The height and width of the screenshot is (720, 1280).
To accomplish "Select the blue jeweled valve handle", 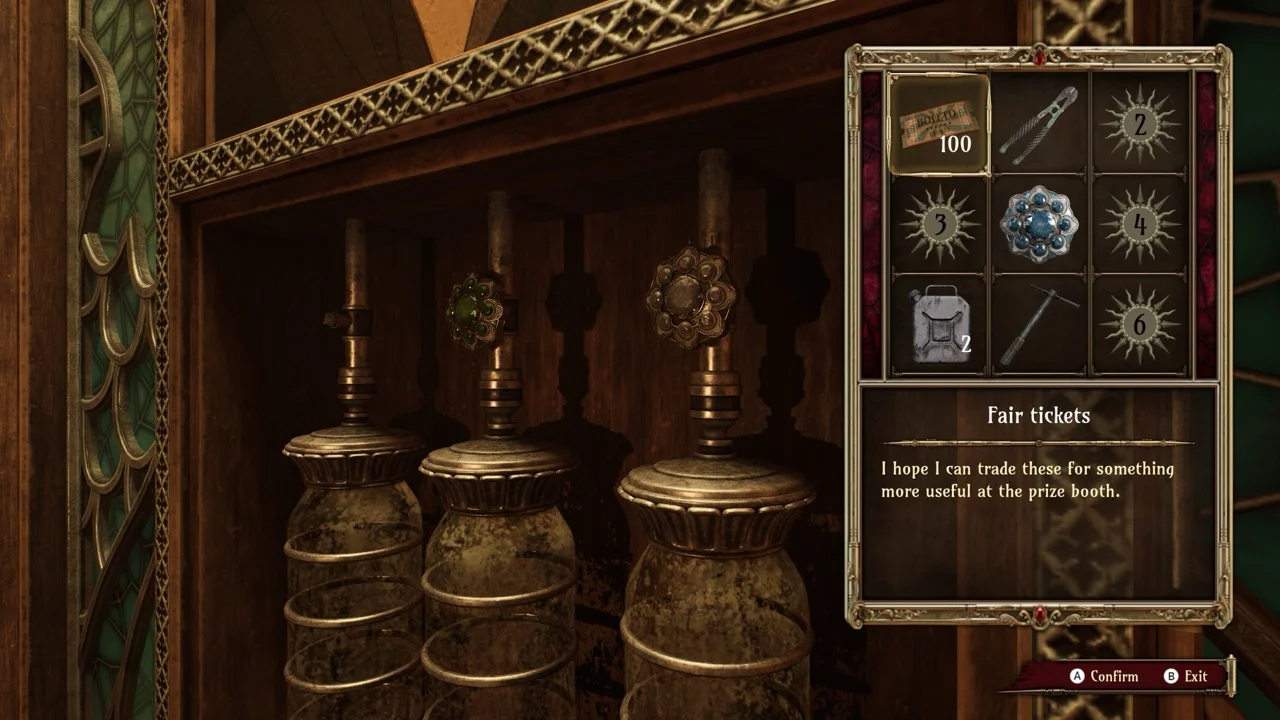I will click(x=1039, y=224).
